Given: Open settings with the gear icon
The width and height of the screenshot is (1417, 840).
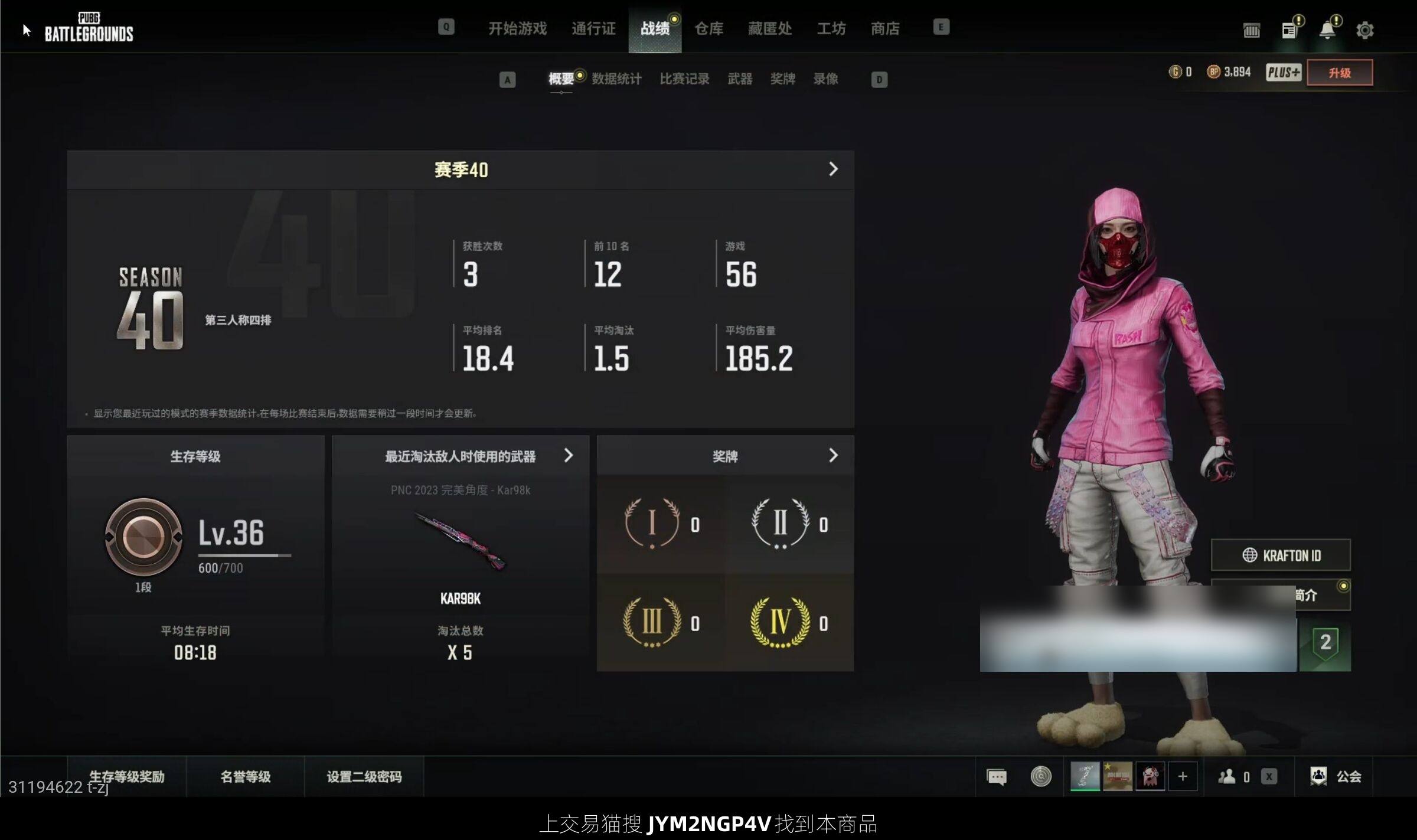Looking at the screenshot, I should coord(1364,30).
